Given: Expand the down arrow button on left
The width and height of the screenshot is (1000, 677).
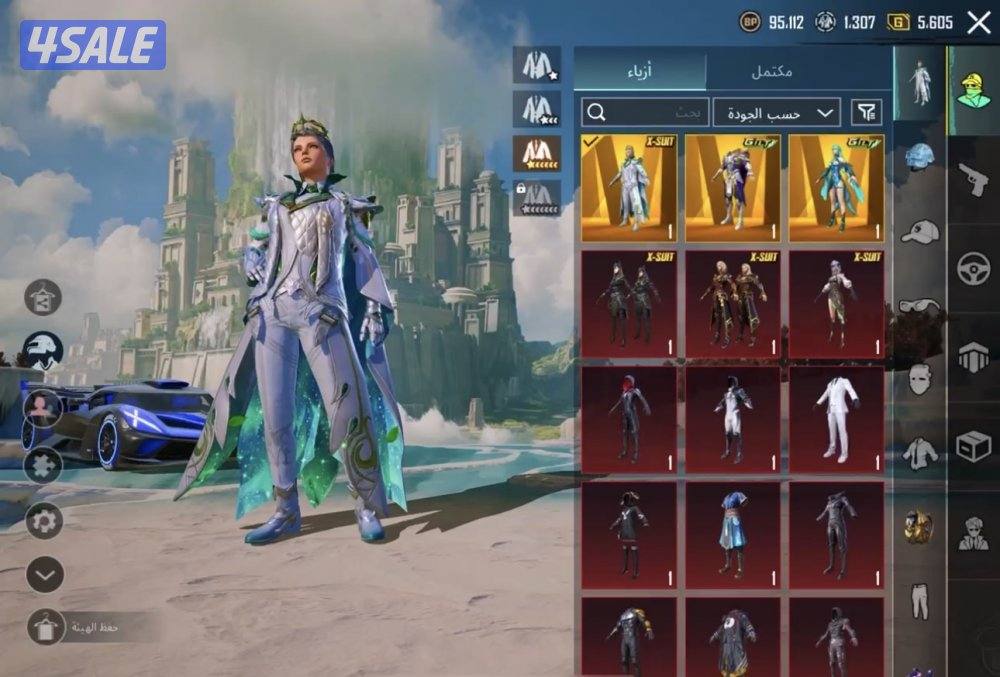Looking at the screenshot, I should 44,574.
